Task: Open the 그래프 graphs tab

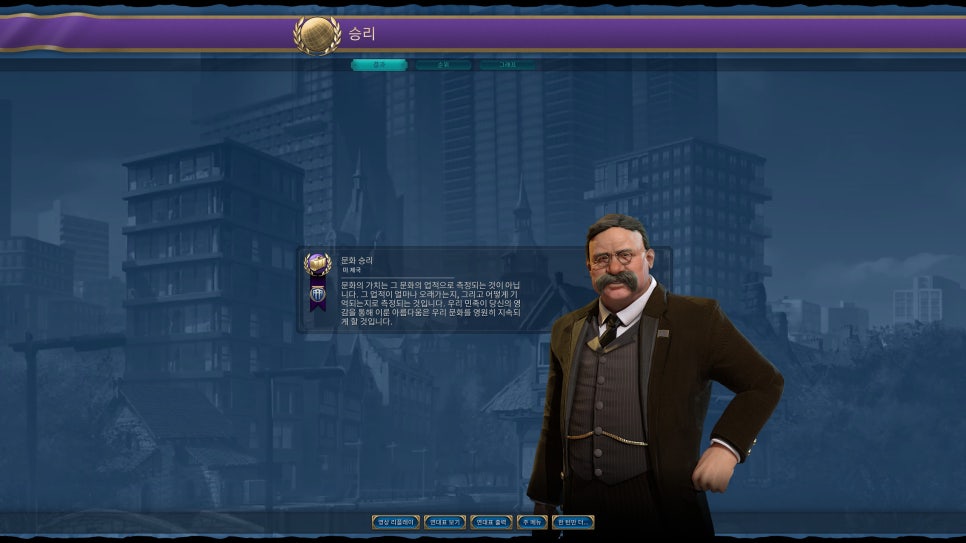Action: coord(507,65)
